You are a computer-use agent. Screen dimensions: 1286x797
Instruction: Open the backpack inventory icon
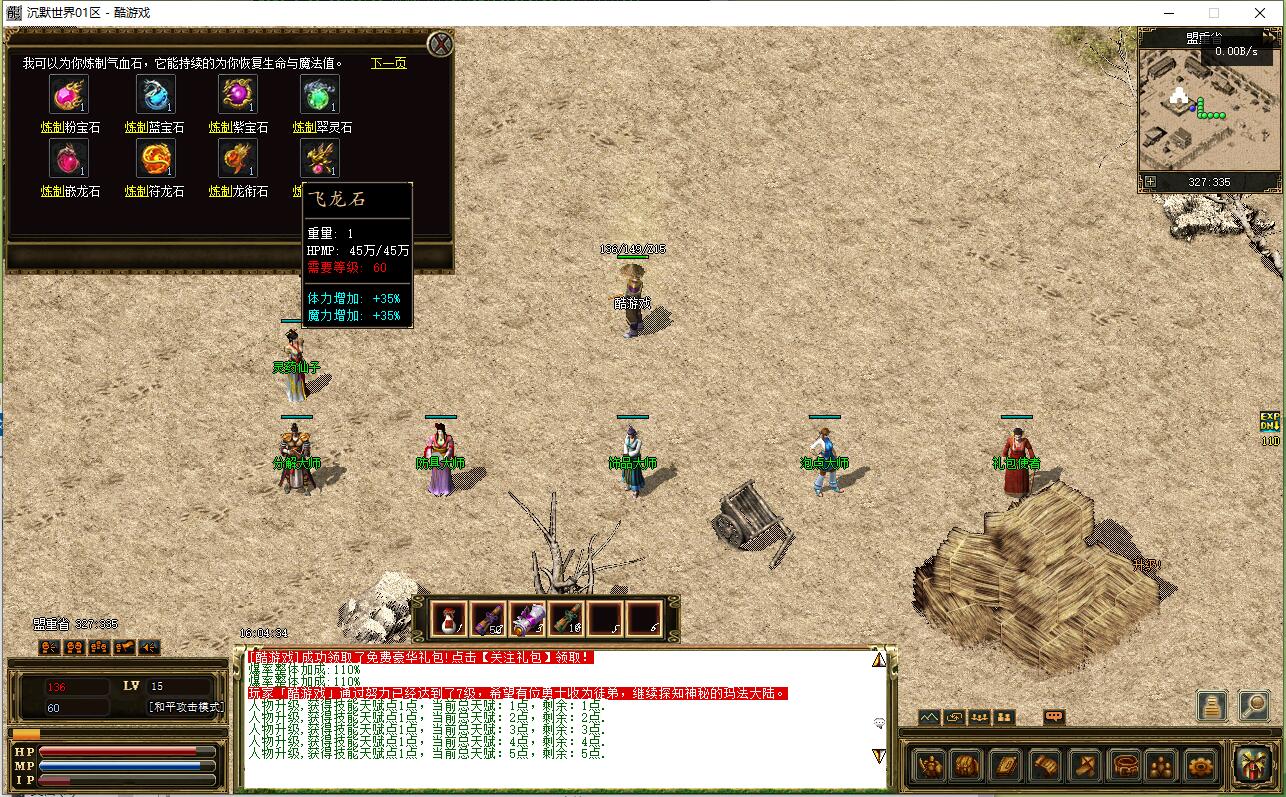(x=965, y=766)
